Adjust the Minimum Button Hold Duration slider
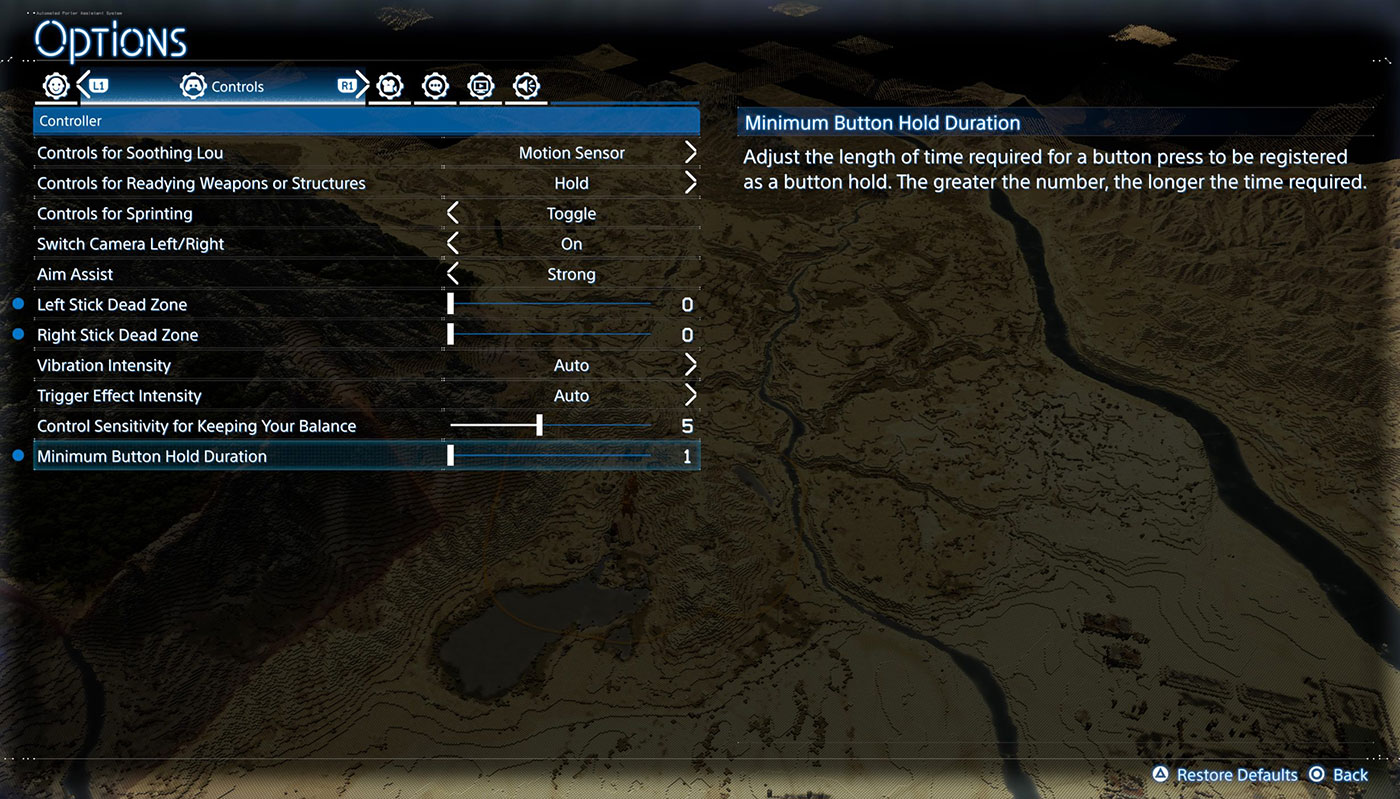The width and height of the screenshot is (1400, 799). coord(451,456)
